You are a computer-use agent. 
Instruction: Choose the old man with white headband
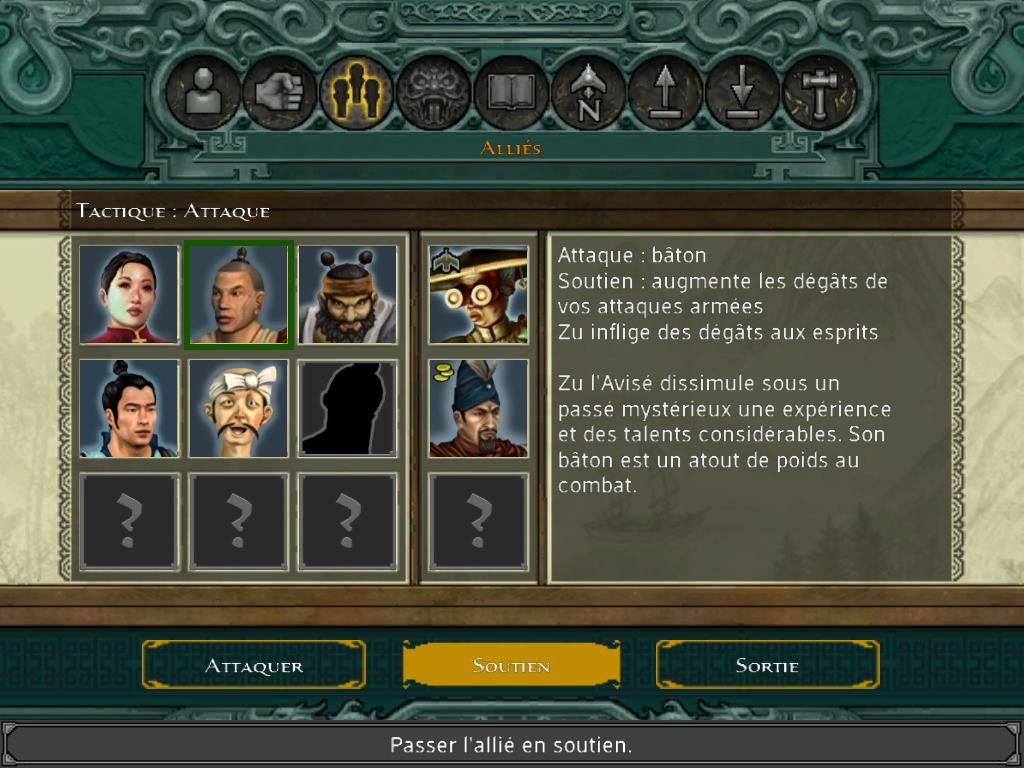click(x=238, y=409)
